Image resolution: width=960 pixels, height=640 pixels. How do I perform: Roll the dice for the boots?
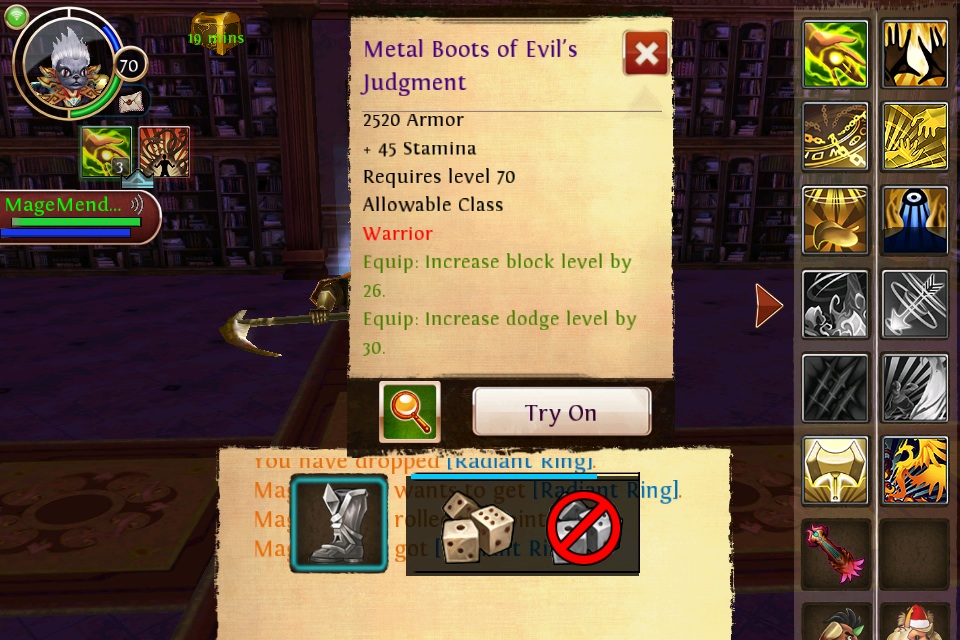pyautogui.click(x=477, y=526)
